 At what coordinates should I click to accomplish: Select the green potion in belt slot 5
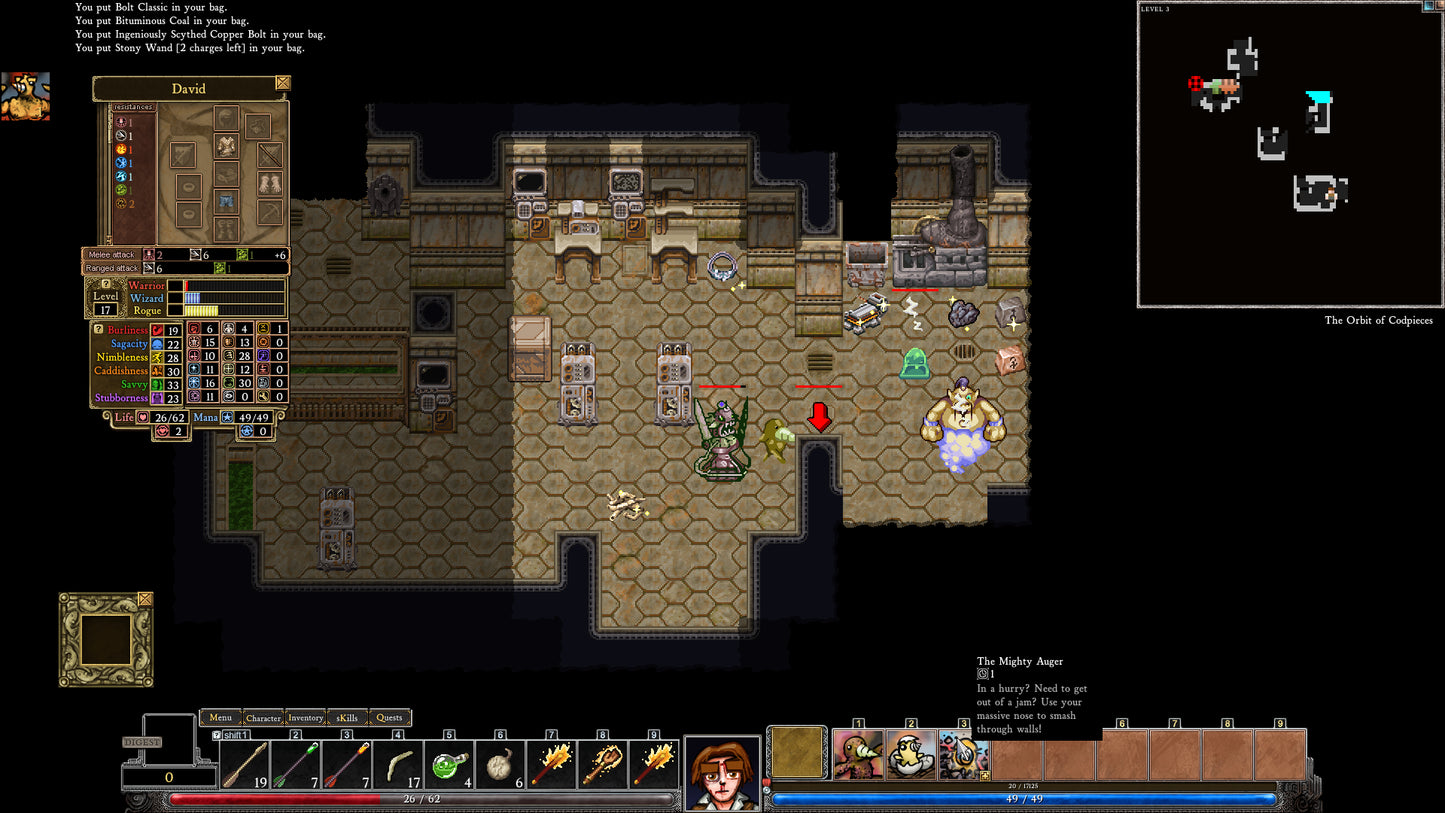[449, 762]
